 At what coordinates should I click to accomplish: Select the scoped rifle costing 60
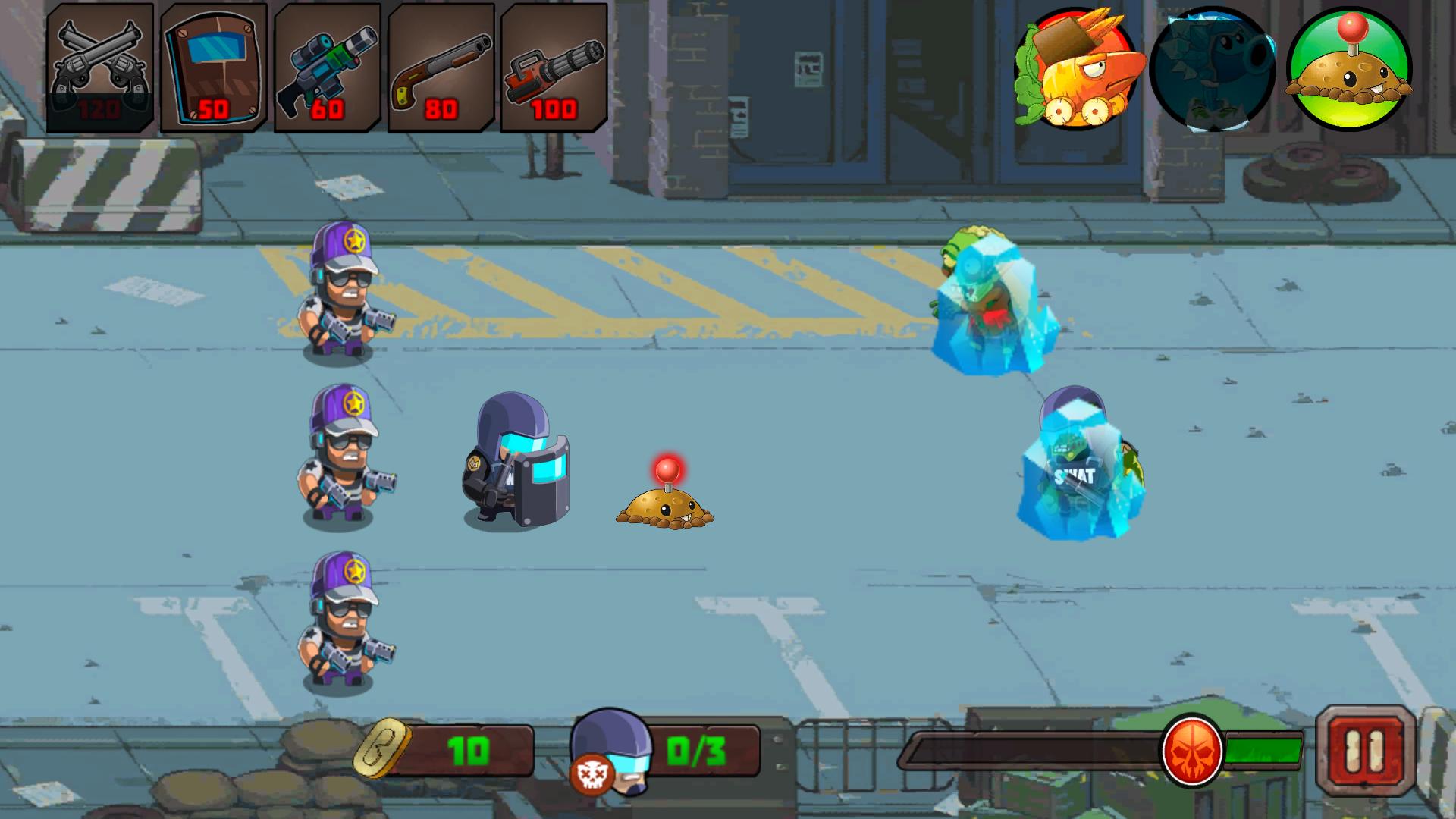coord(327,67)
